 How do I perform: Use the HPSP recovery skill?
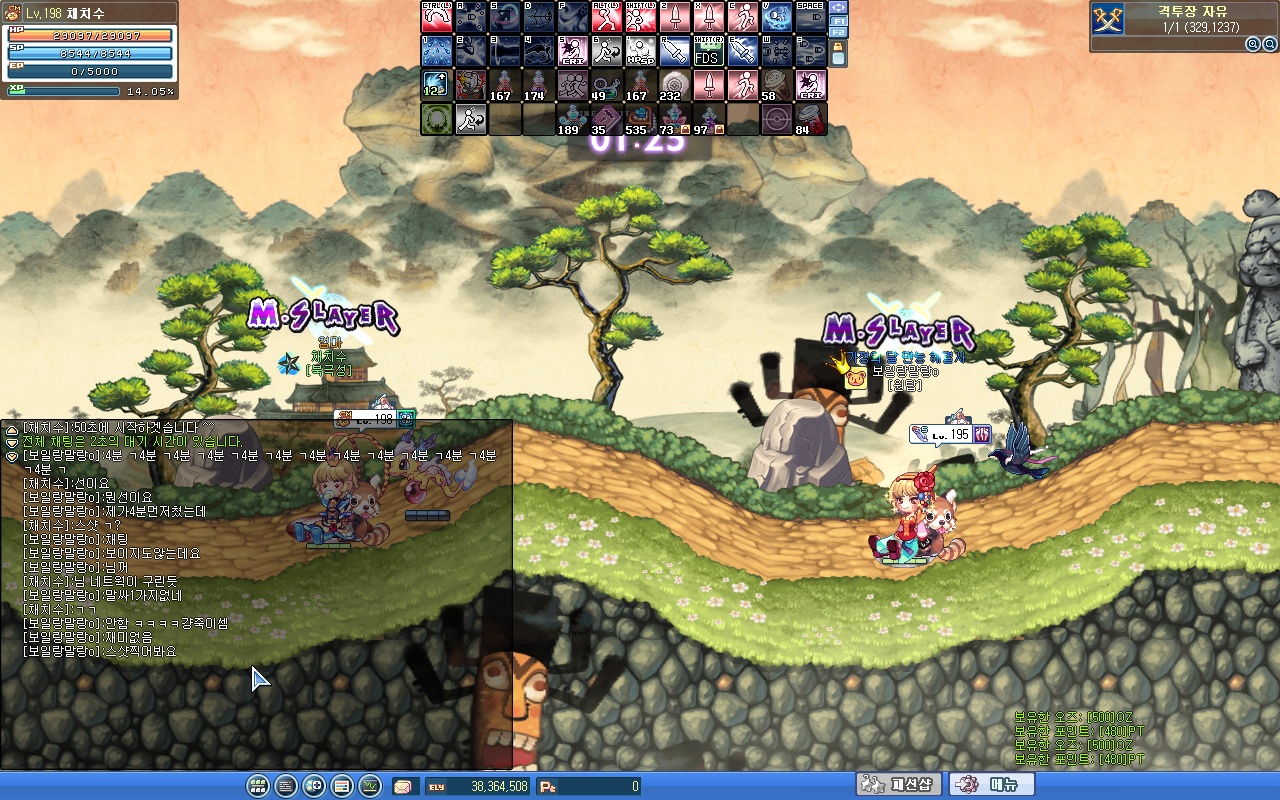pyautogui.click(x=640, y=51)
